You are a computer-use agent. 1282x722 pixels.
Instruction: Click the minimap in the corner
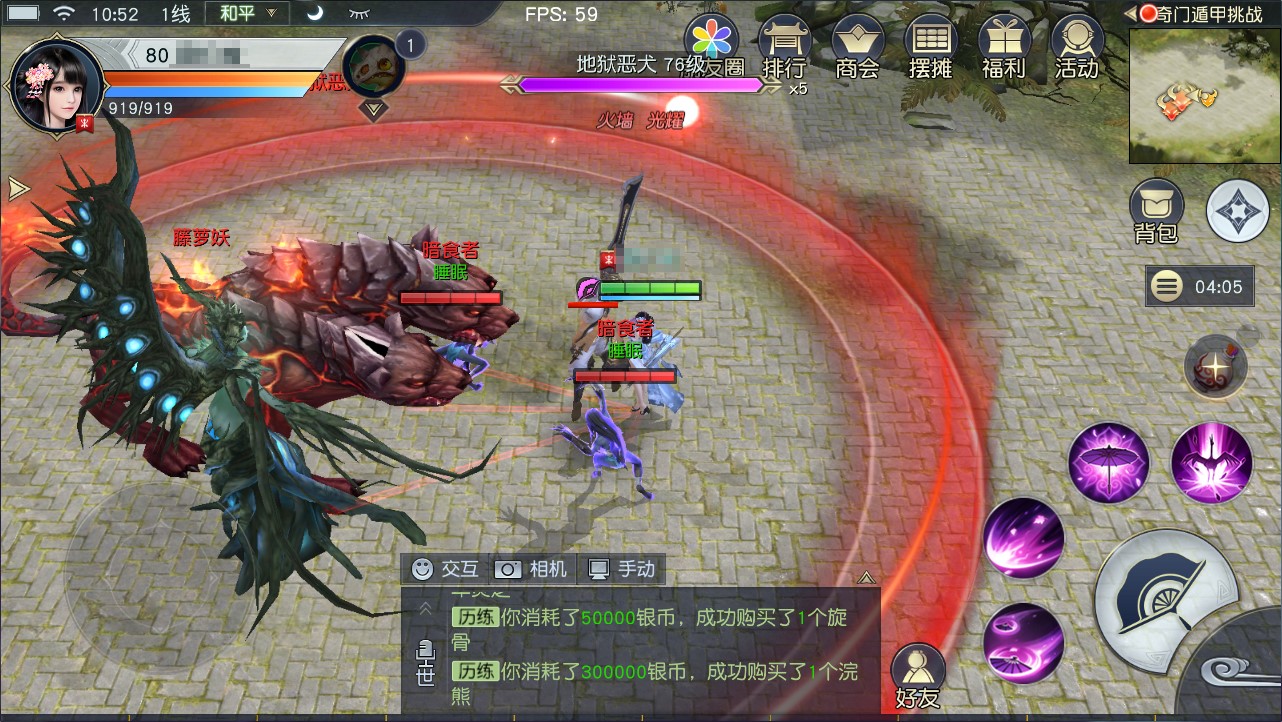click(1204, 96)
